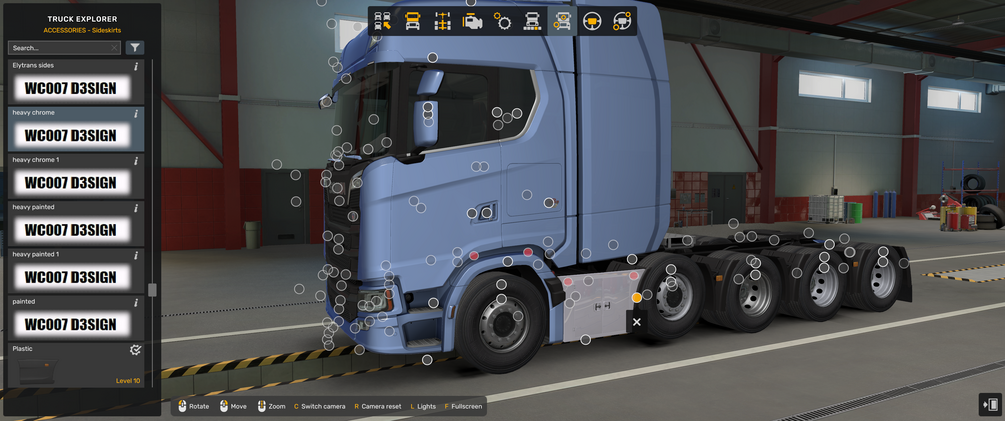Show the engine category
This screenshot has height=421, width=1005.
[x=472, y=21]
